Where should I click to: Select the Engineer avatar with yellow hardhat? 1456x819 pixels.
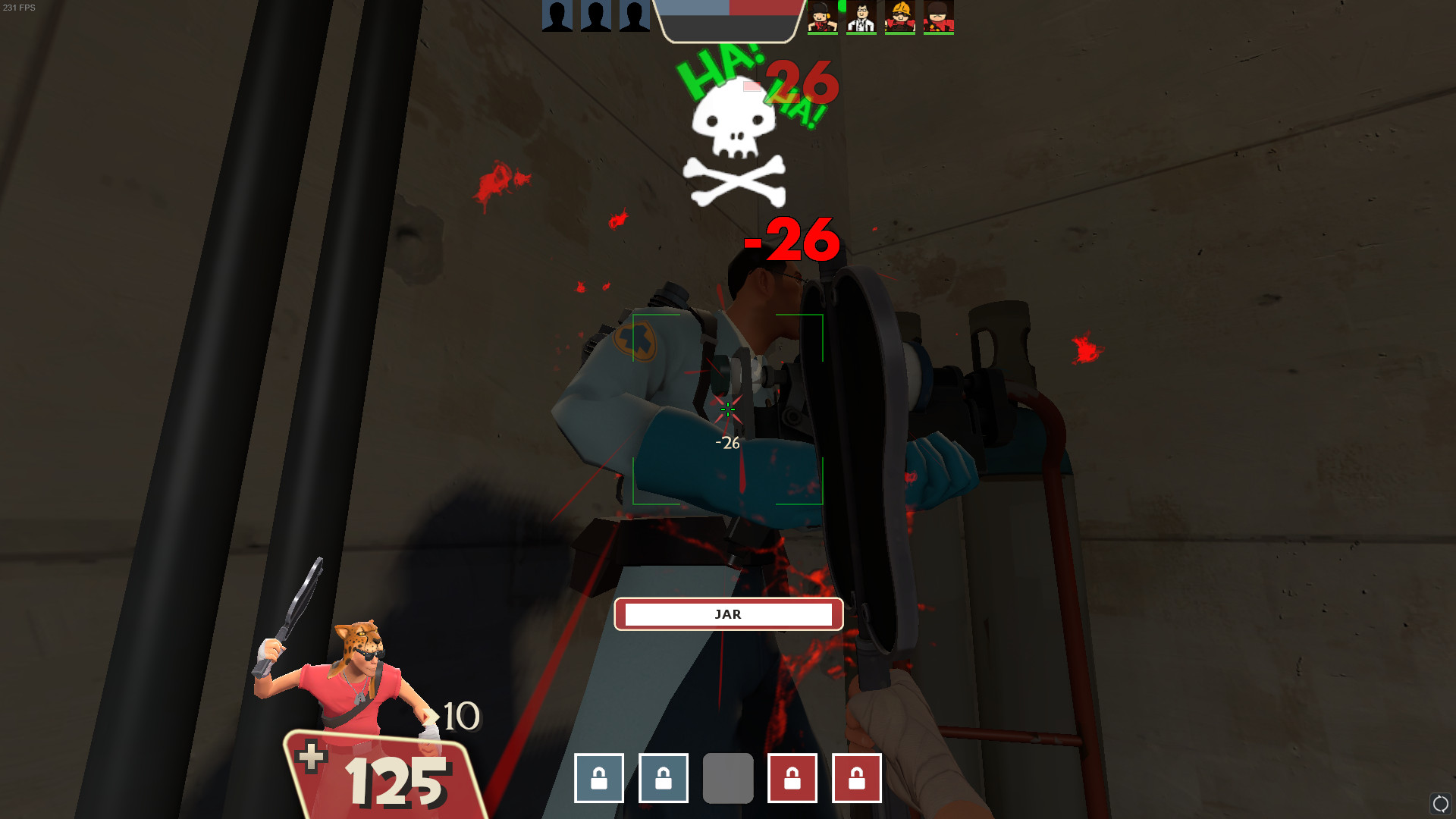point(901,17)
